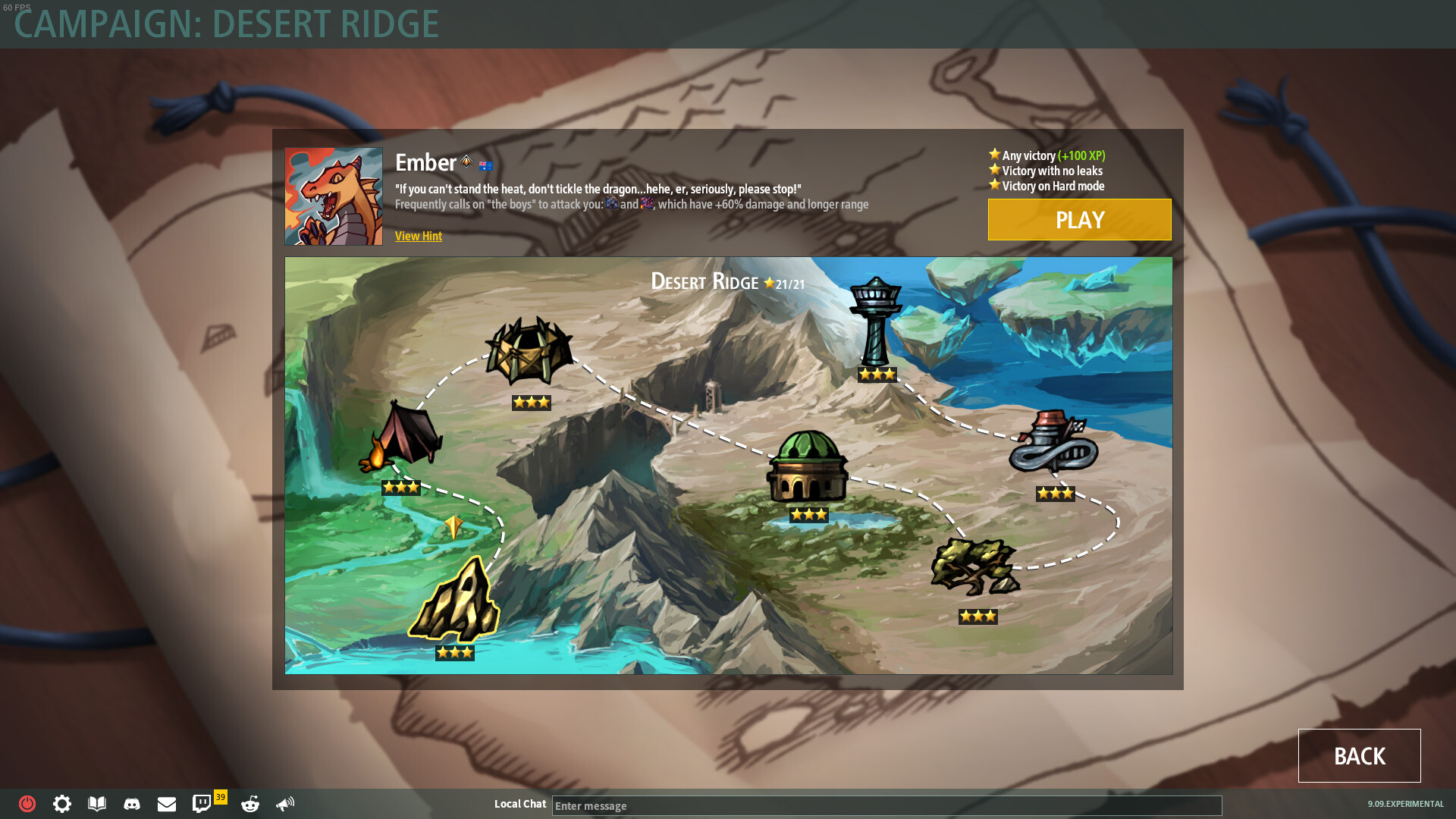
Task: Open the Discord icon in bottom bar
Action: pos(132,804)
